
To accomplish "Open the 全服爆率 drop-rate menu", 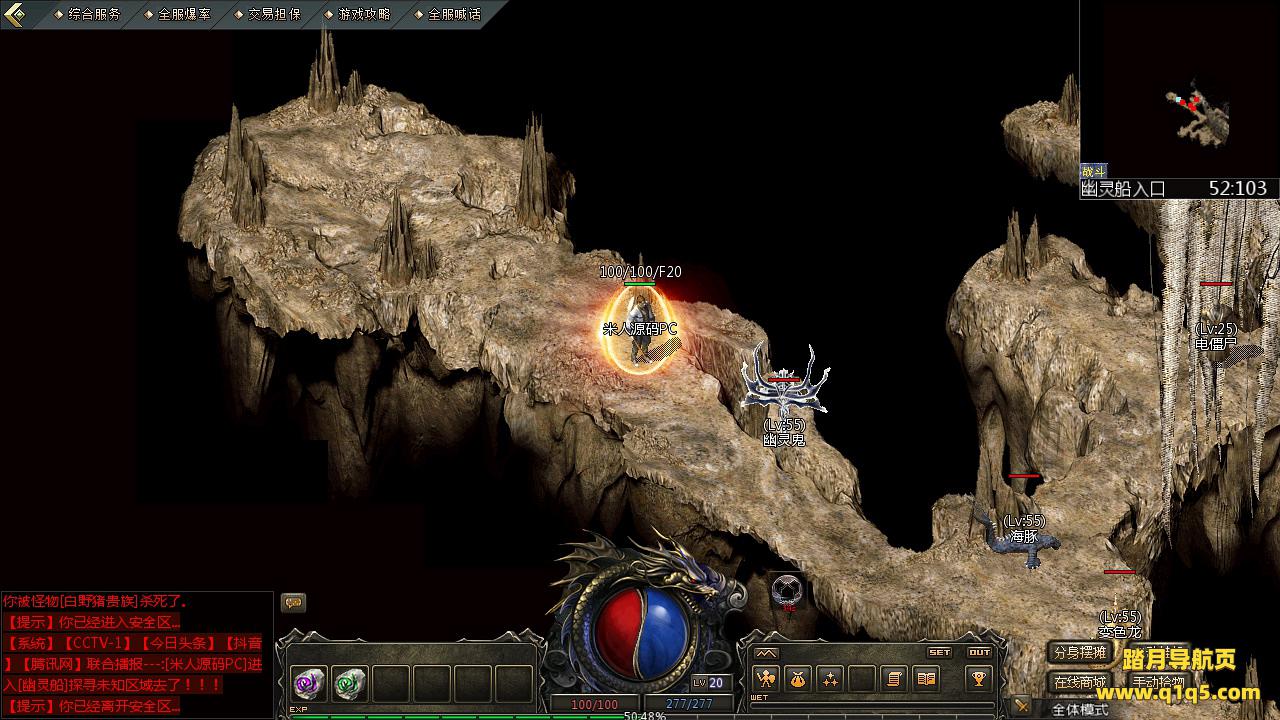I will [x=184, y=15].
